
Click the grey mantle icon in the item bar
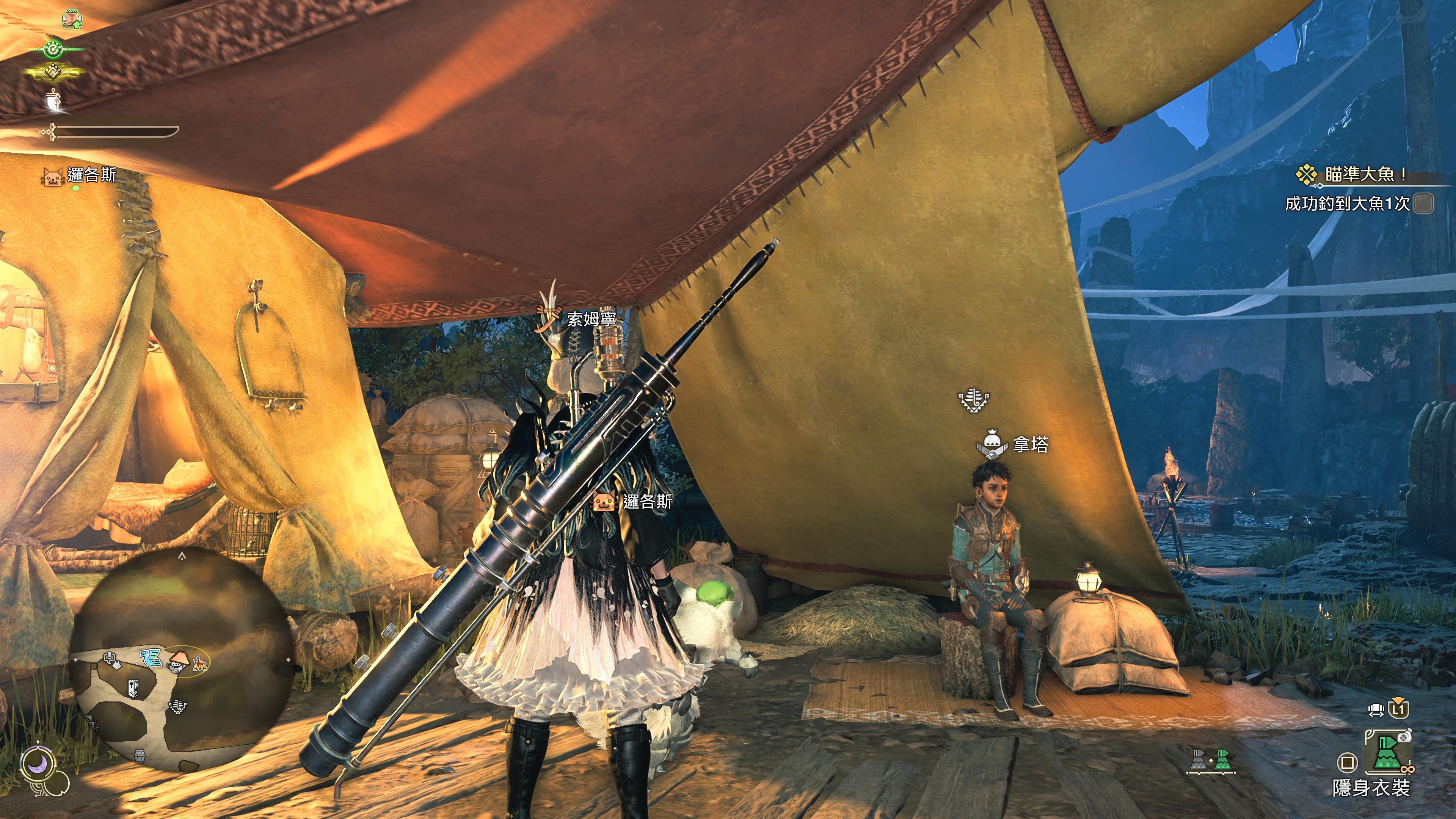tap(1198, 760)
